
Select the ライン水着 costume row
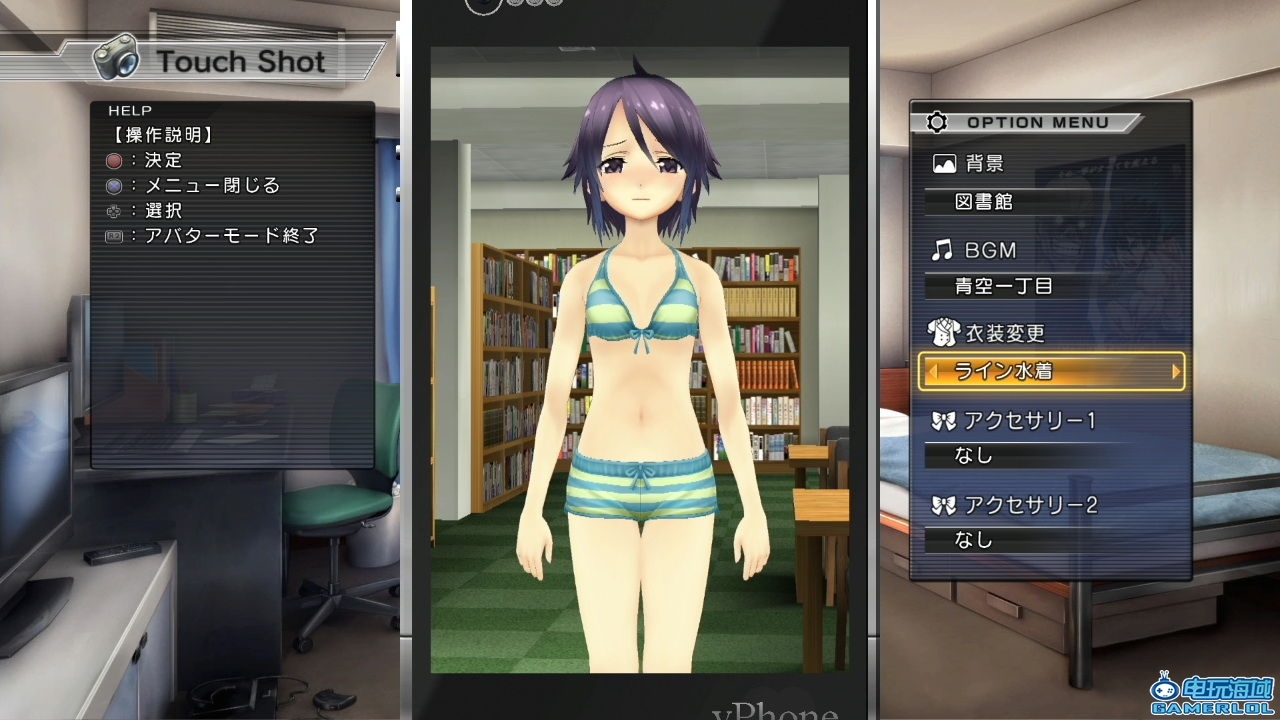coord(1050,371)
